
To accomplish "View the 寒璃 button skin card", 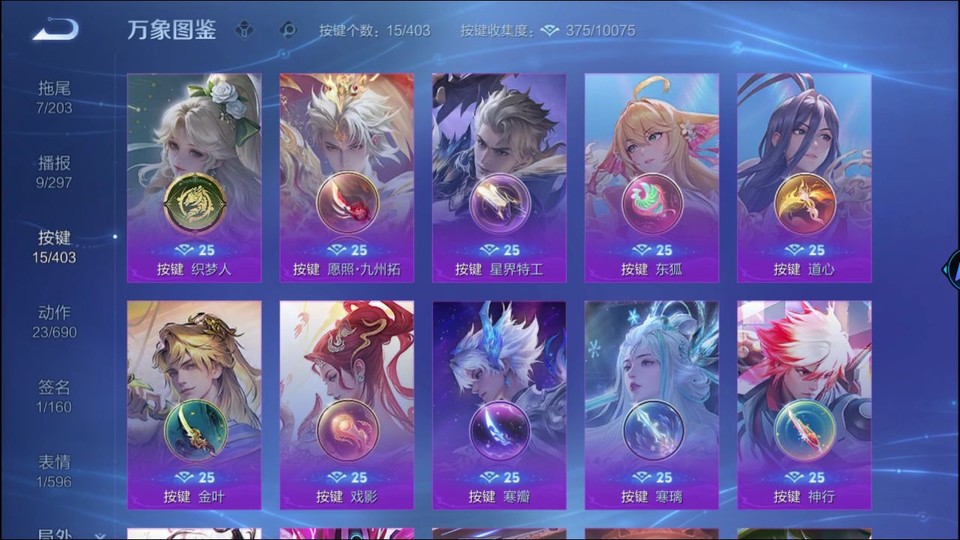I will tap(652, 405).
